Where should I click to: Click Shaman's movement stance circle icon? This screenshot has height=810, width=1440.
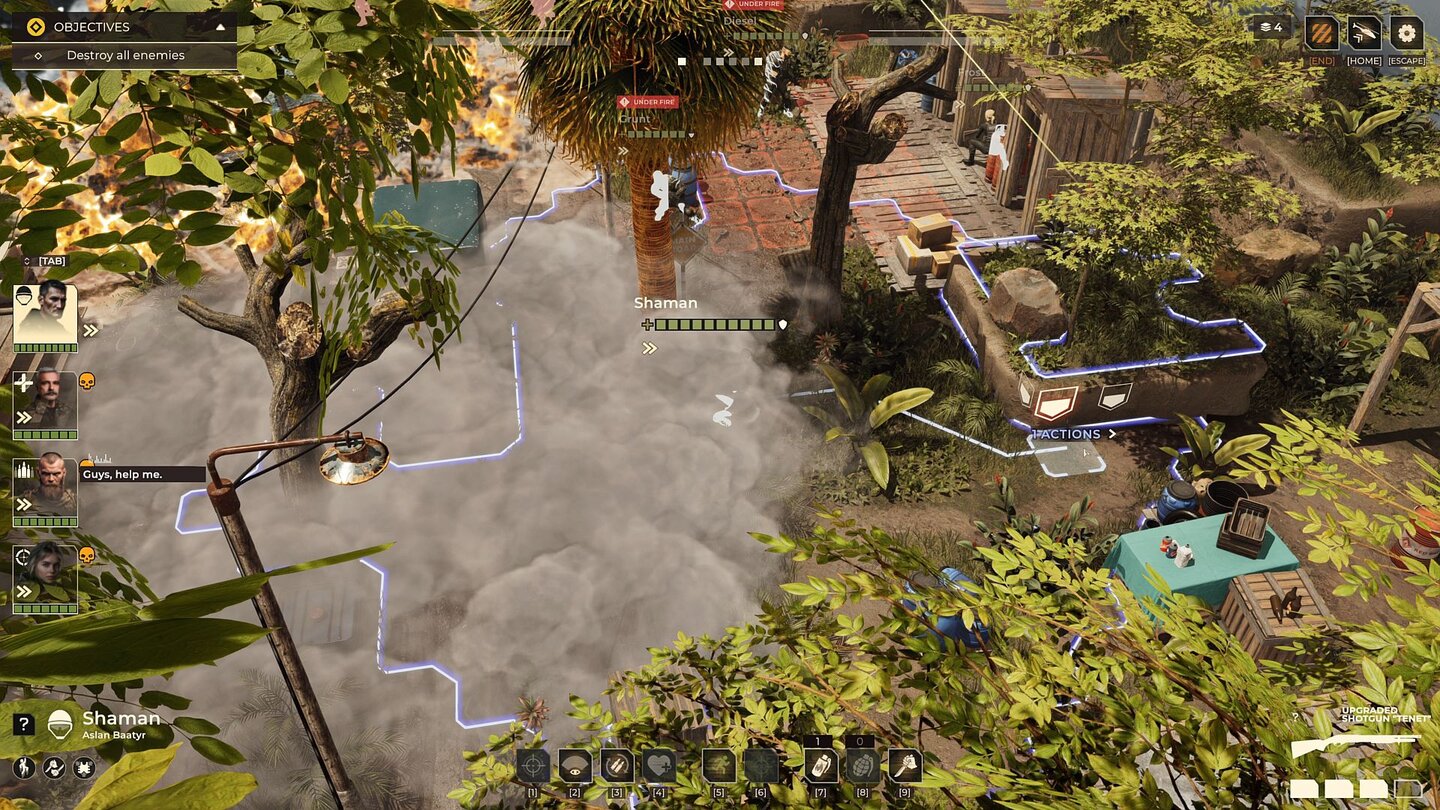[23, 768]
